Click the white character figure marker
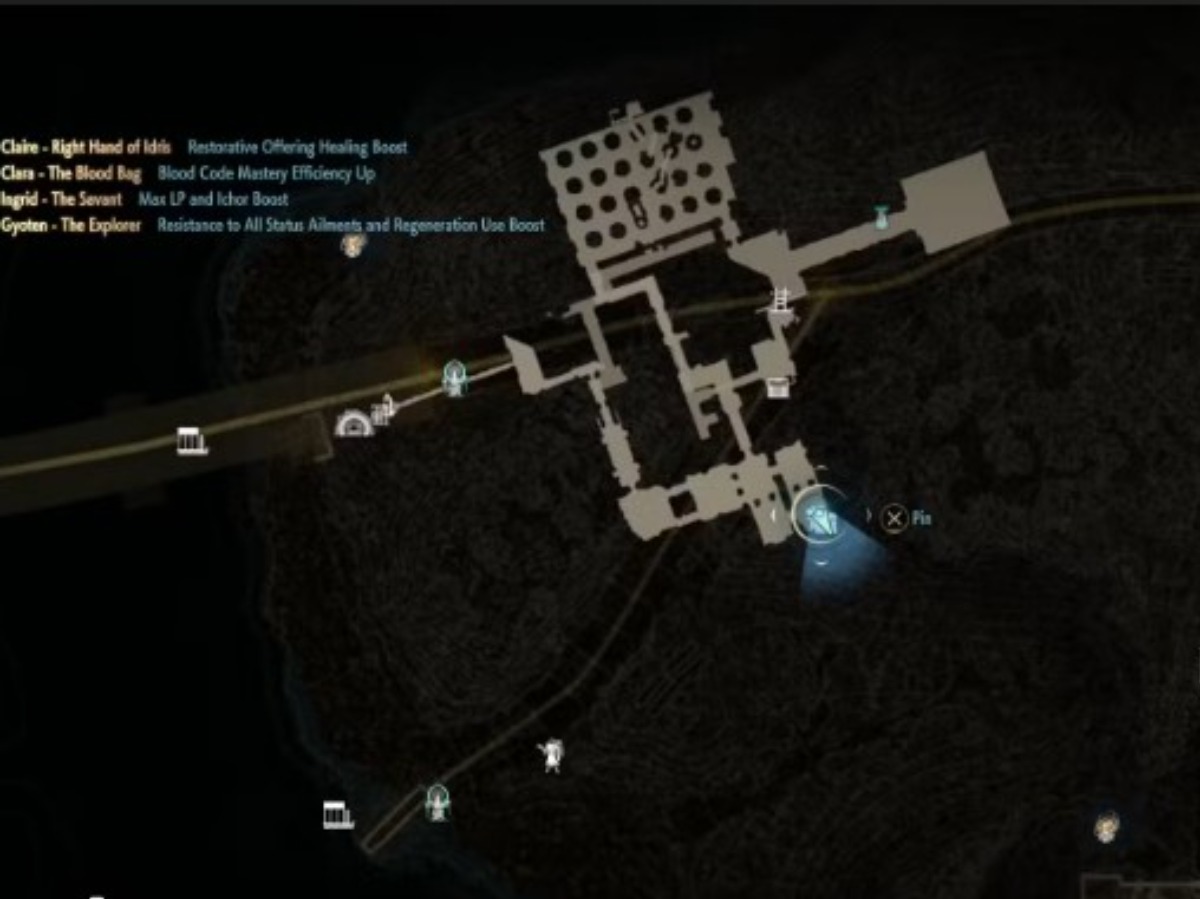Viewport: 1200px width, 899px height. click(550, 755)
